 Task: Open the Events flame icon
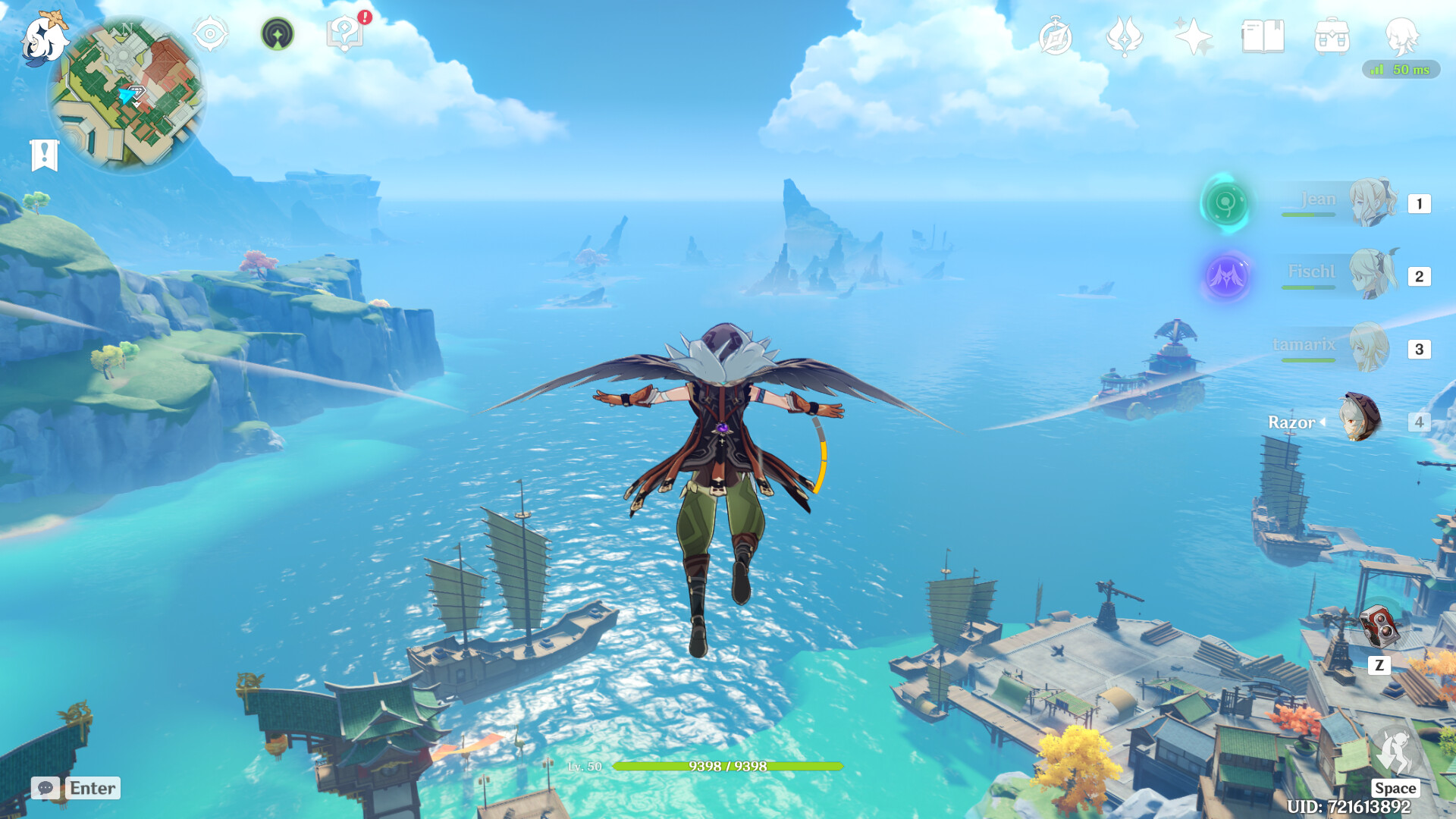[1124, 36]
